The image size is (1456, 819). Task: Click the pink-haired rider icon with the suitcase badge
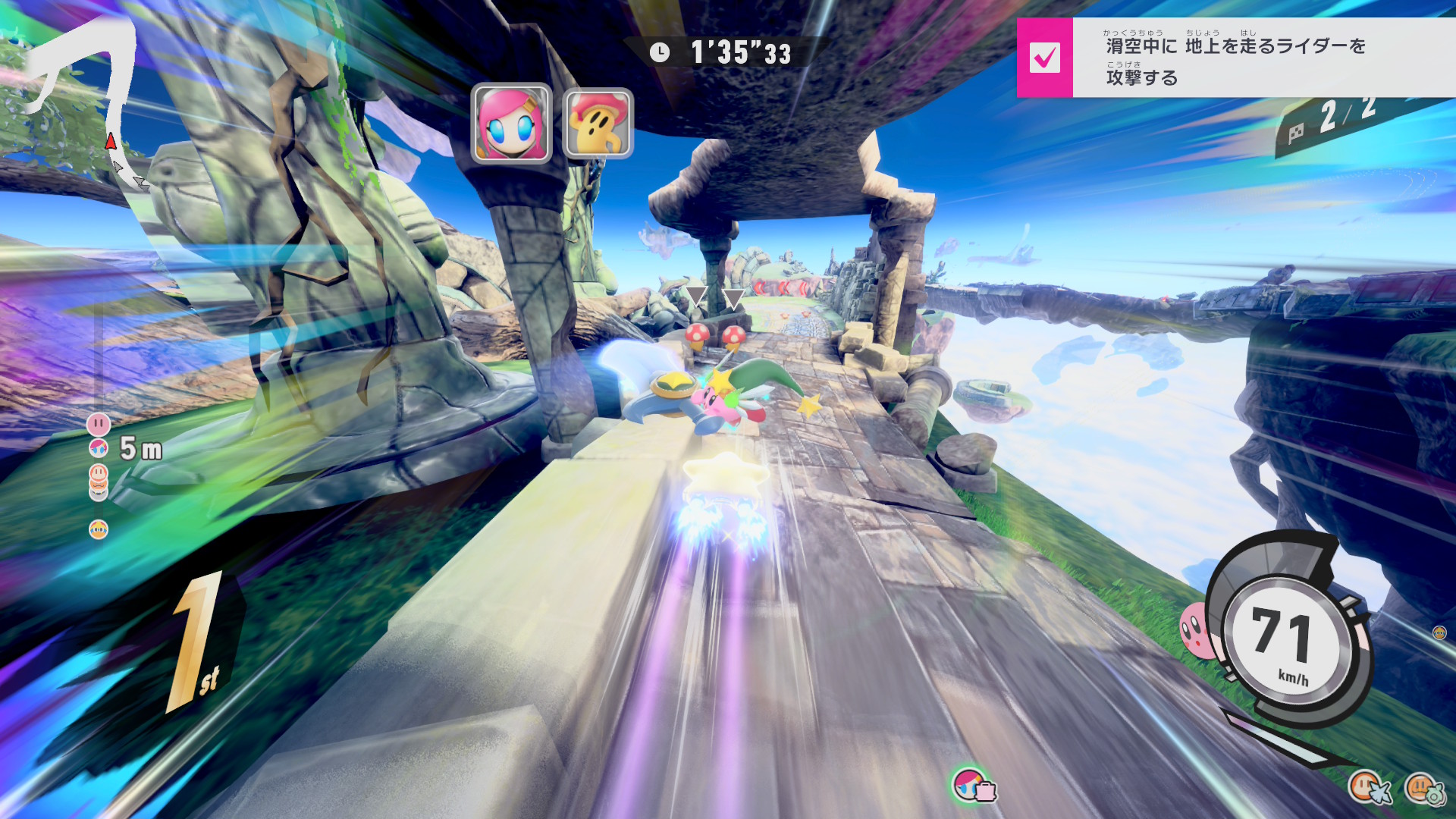coord(972,785)
